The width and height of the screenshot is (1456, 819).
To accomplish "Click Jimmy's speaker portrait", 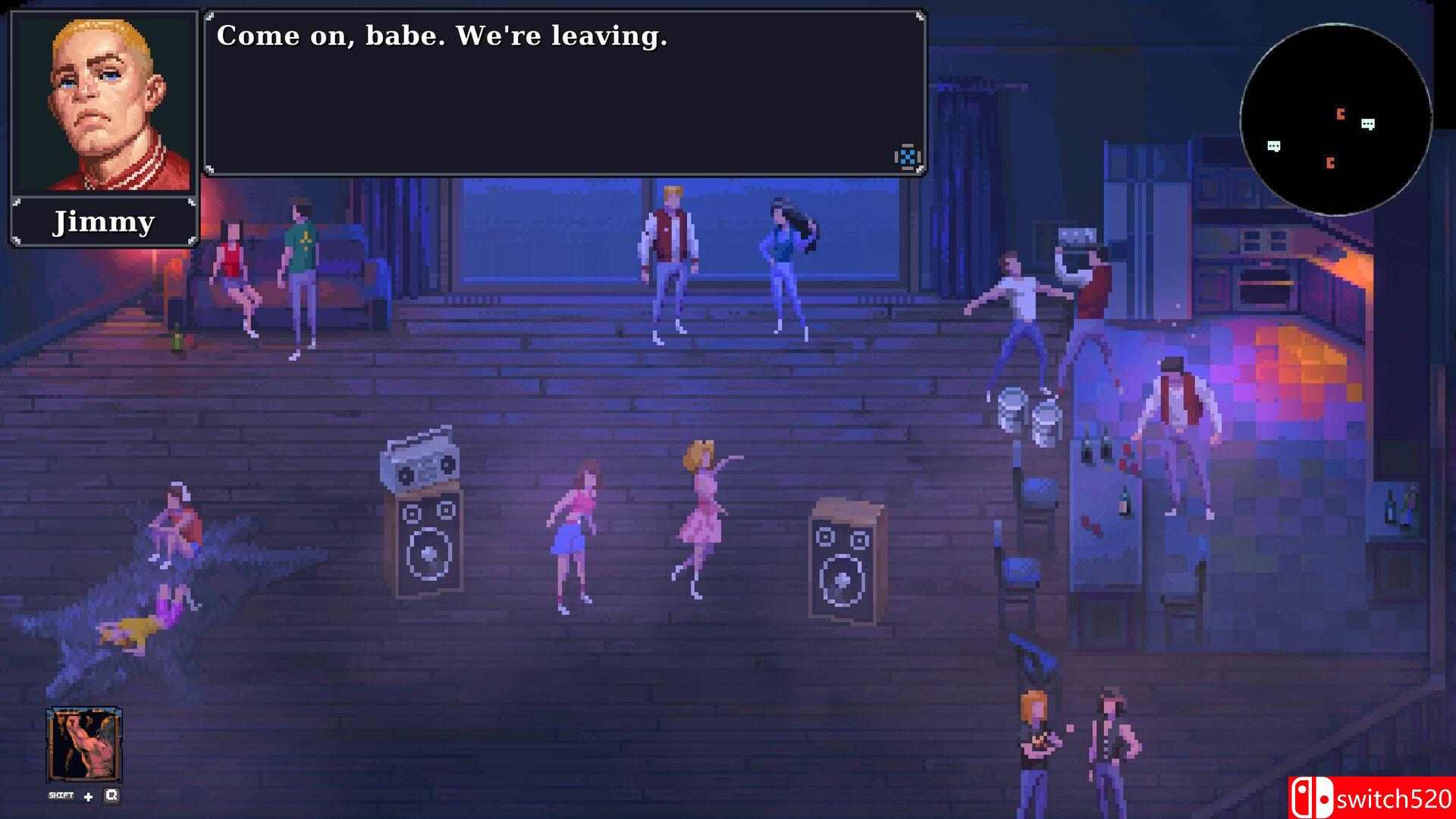I will click(x=104, y=102).
